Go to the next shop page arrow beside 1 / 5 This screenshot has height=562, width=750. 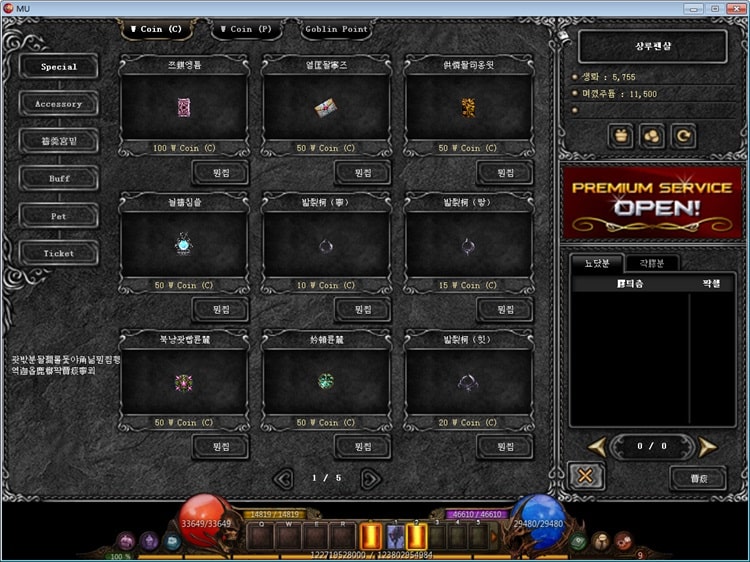coord(370,478)
